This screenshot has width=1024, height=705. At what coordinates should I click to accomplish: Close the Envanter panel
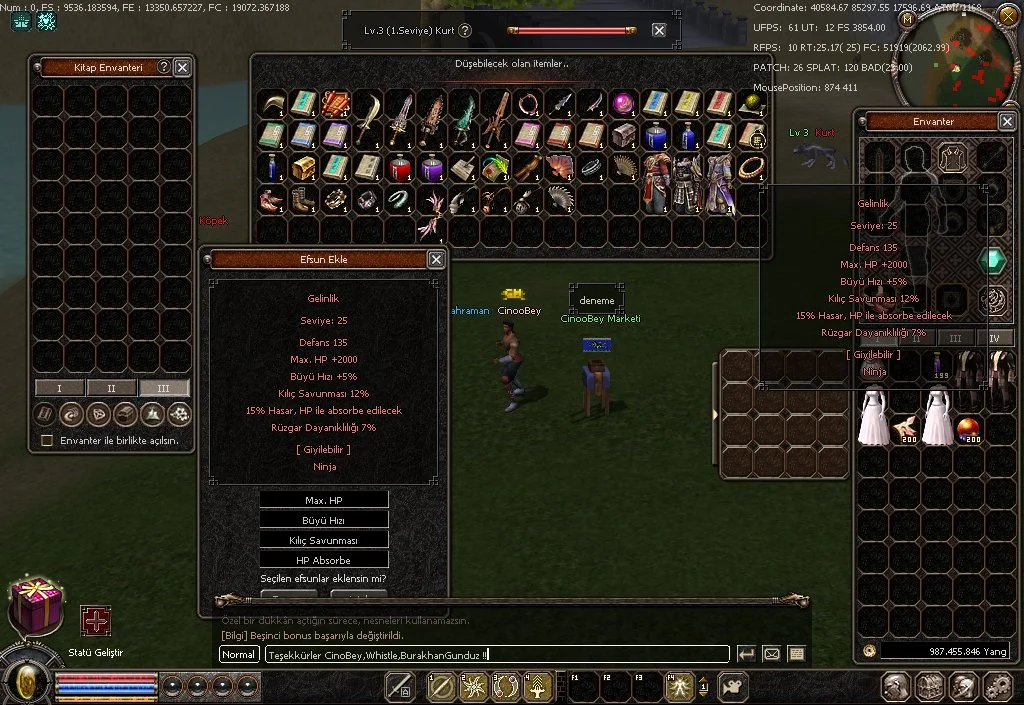click(x=1006, y=121)
